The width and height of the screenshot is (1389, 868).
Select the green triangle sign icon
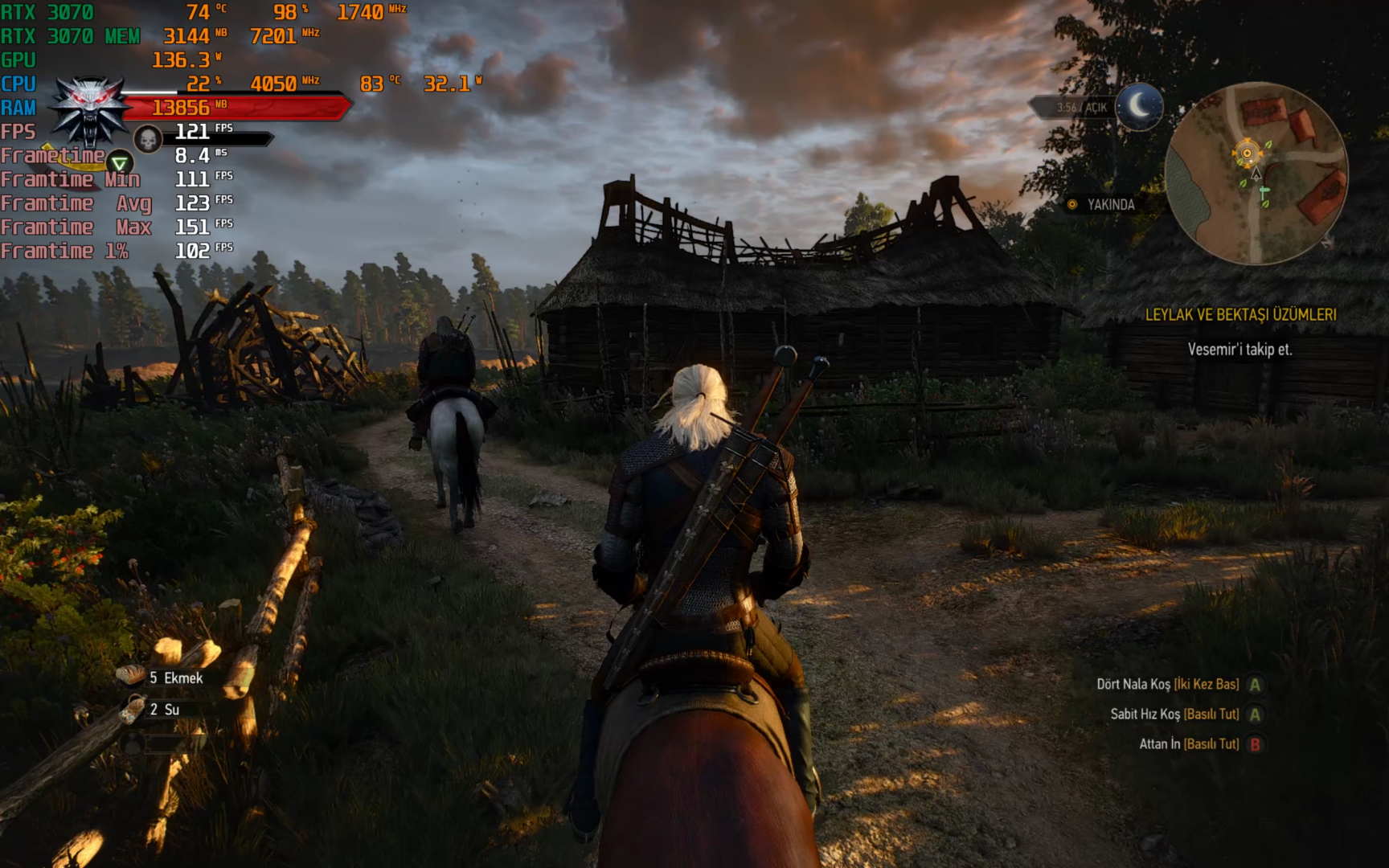(x=120, y=163)
